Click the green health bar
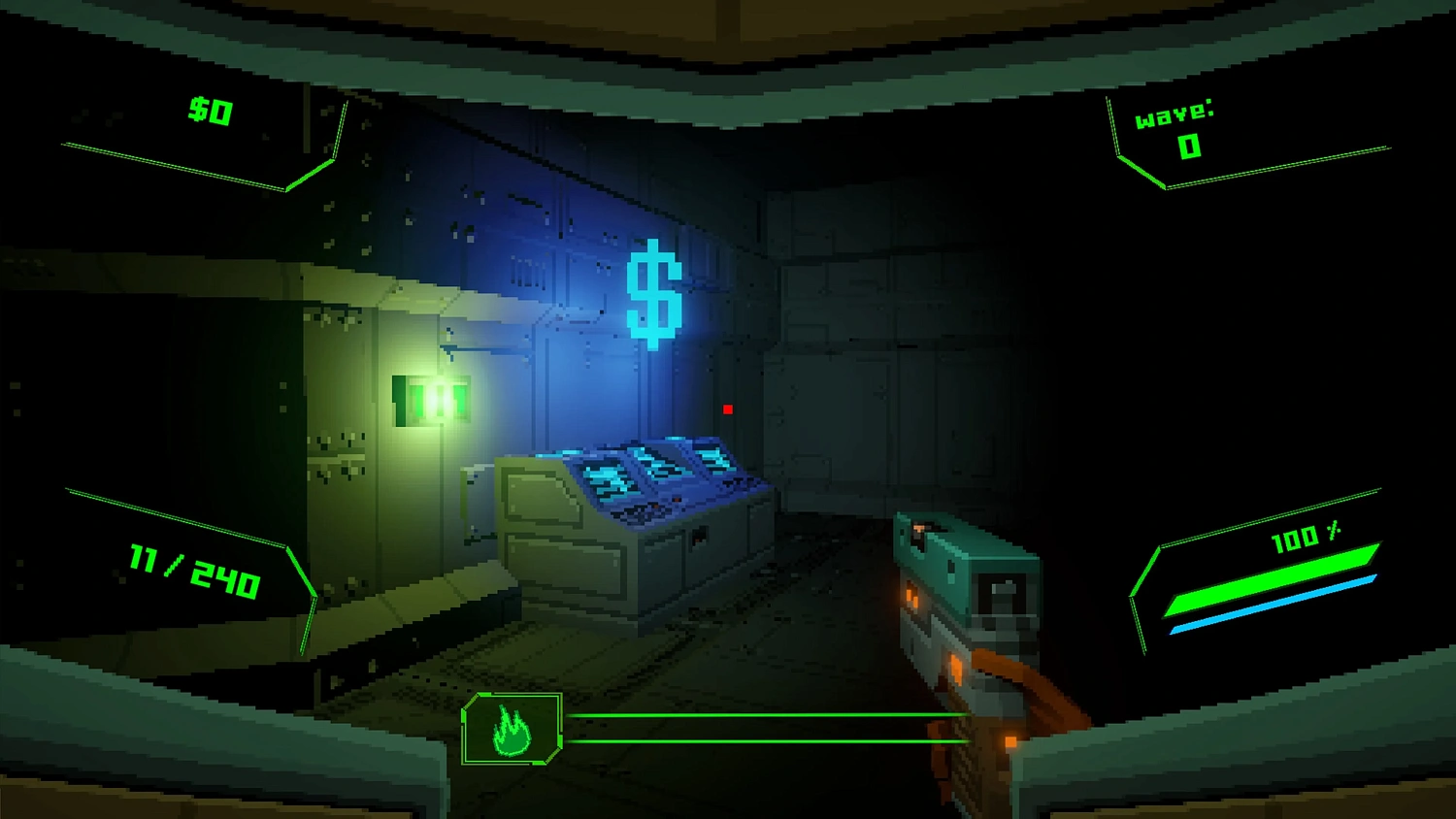This screenshot has height=819, width=1456. tap(1272, 582)
